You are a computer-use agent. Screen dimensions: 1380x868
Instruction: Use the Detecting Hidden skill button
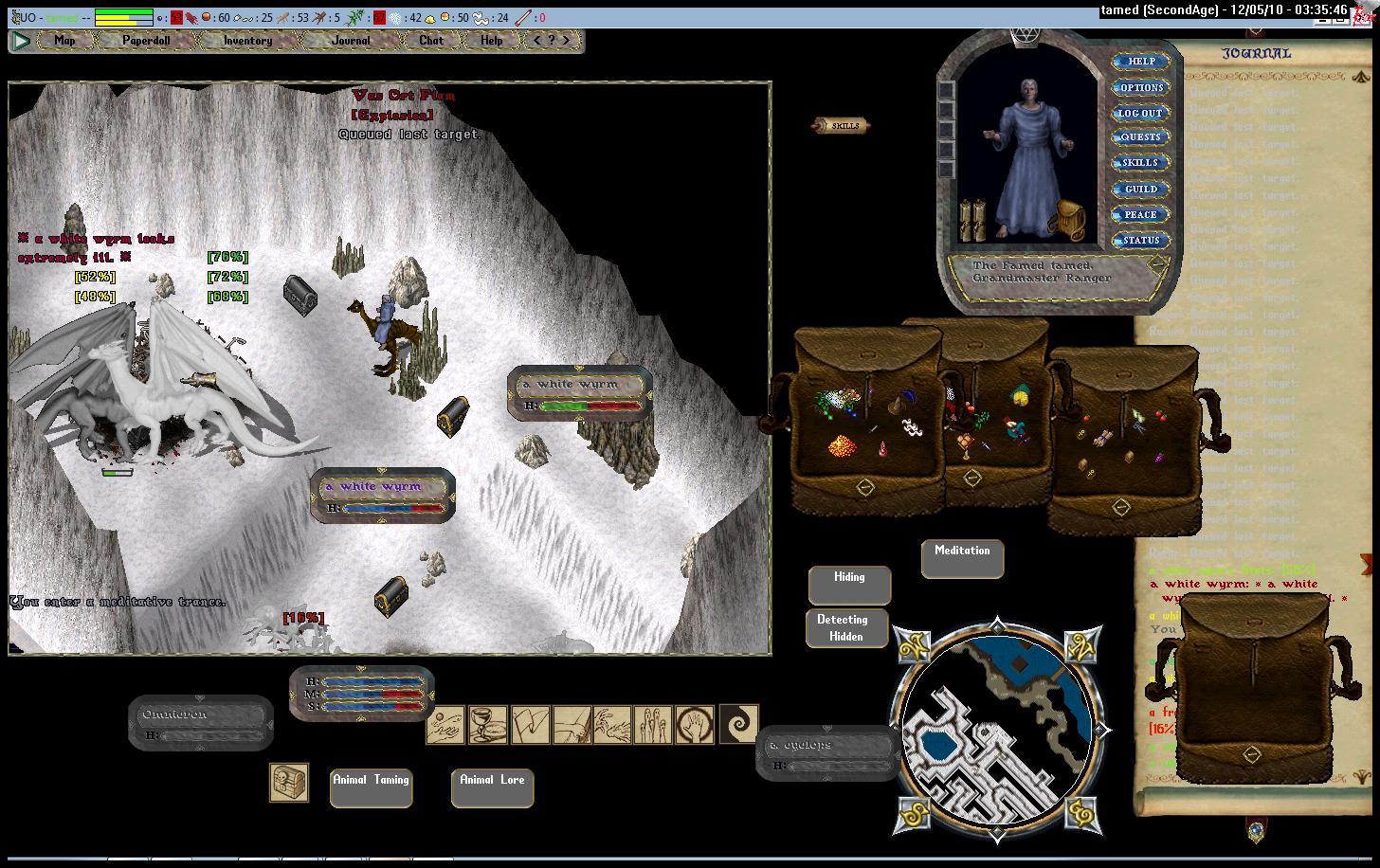point(846,627)
